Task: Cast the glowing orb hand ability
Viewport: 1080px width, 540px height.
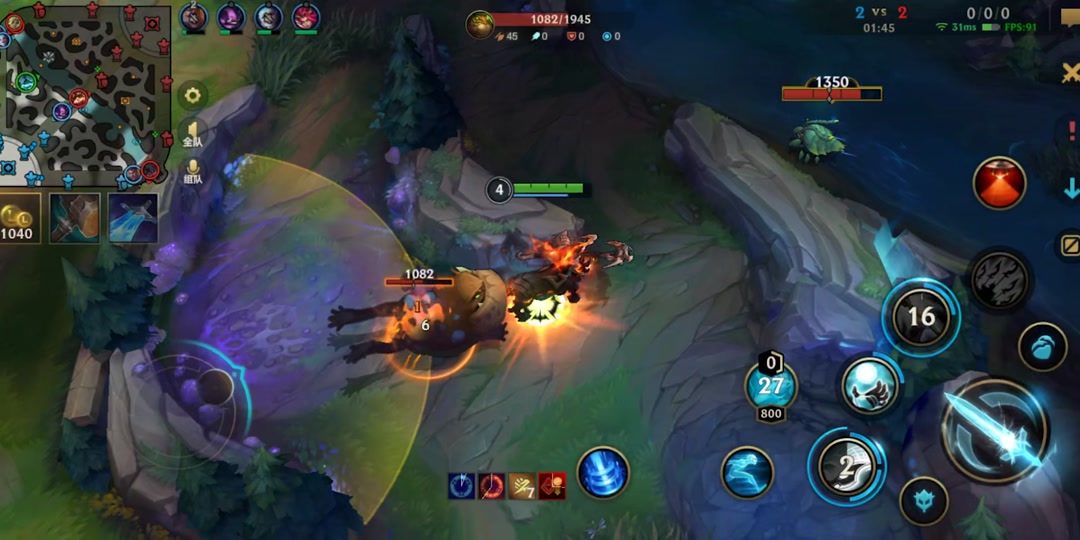Action: (x=867, y=386)
